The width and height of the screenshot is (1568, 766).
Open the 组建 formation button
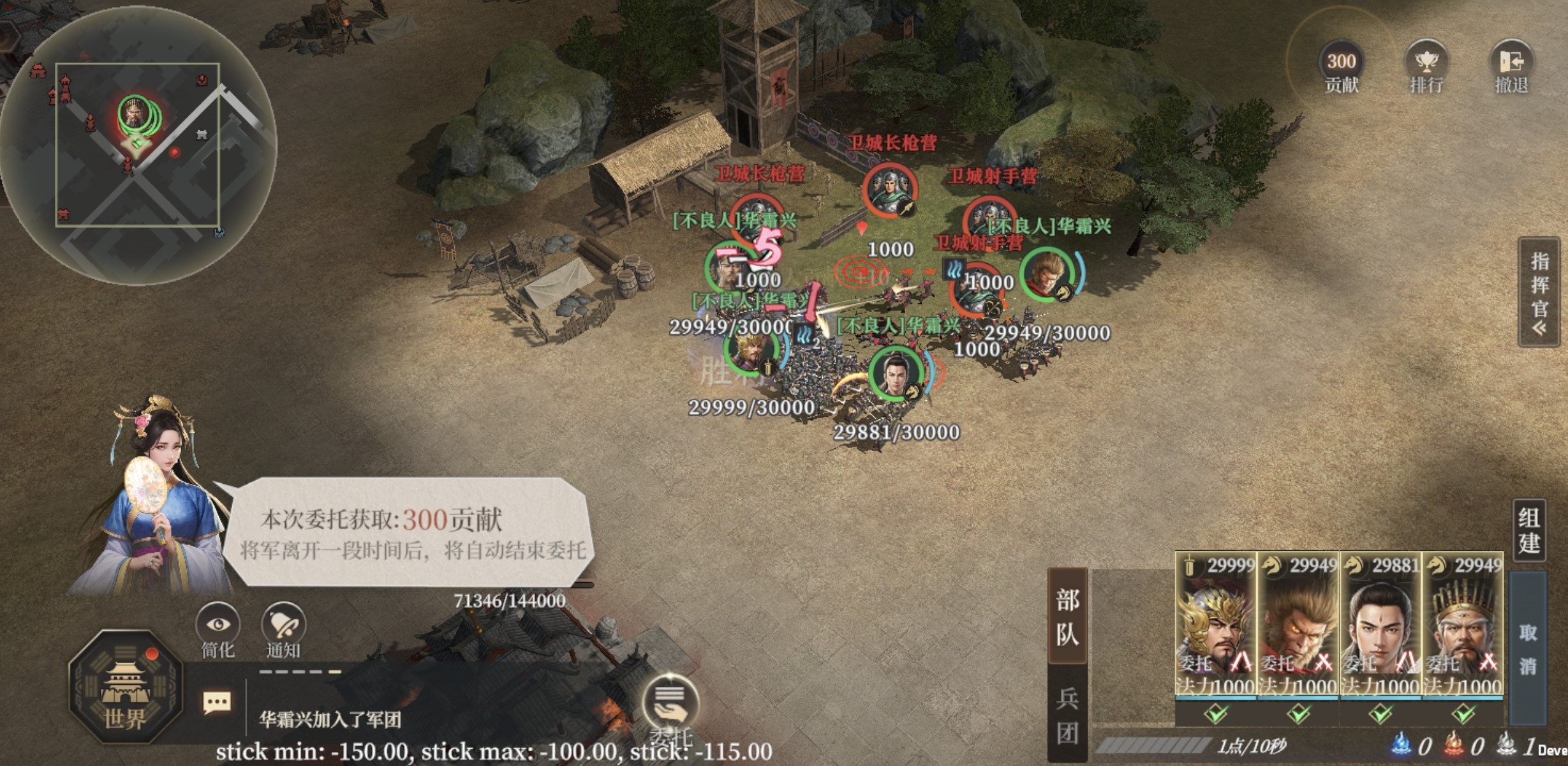(x=1528, y=531)
